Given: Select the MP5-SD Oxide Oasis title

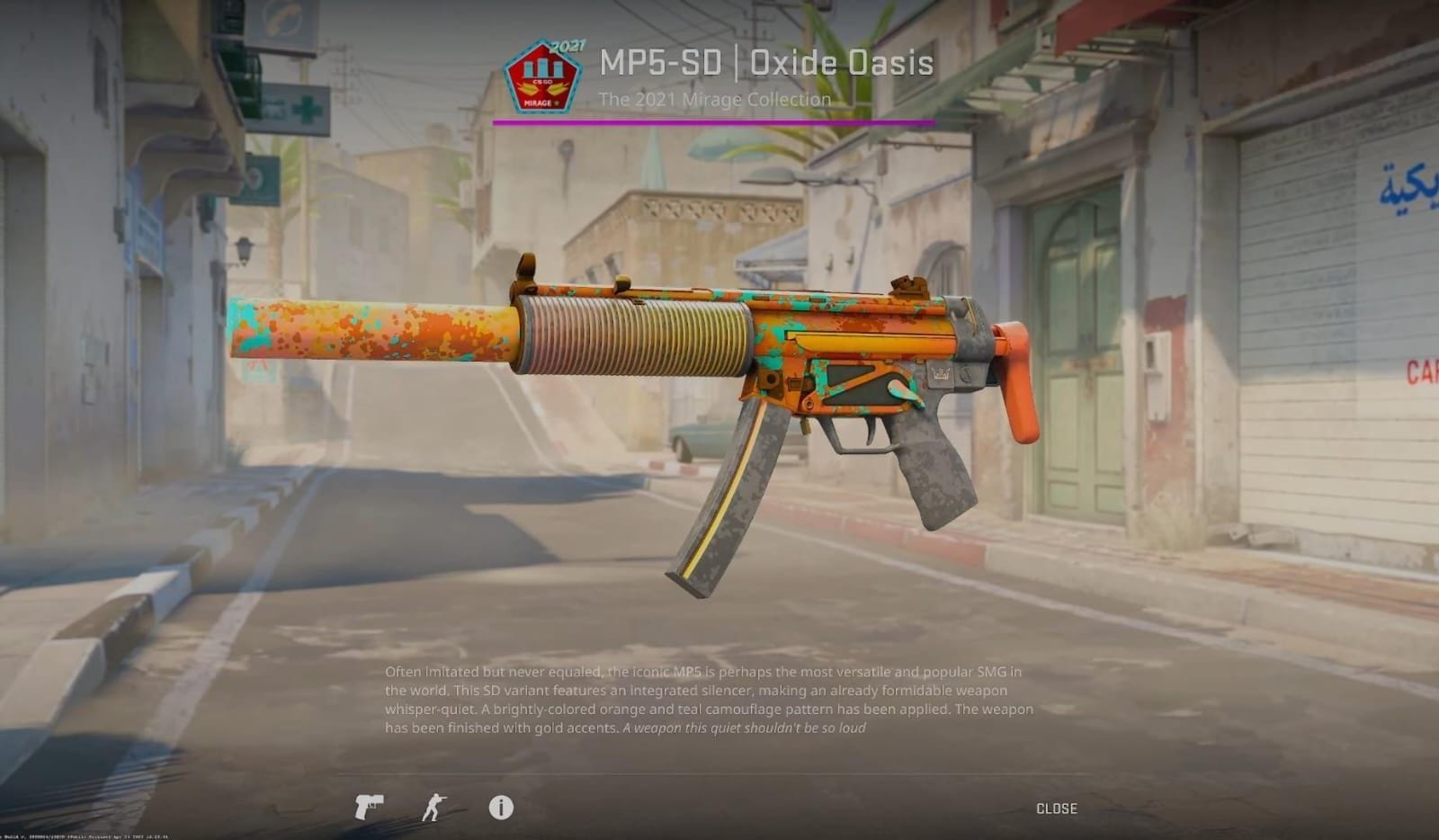Looking at the screenshot, I should pos(766,62).
